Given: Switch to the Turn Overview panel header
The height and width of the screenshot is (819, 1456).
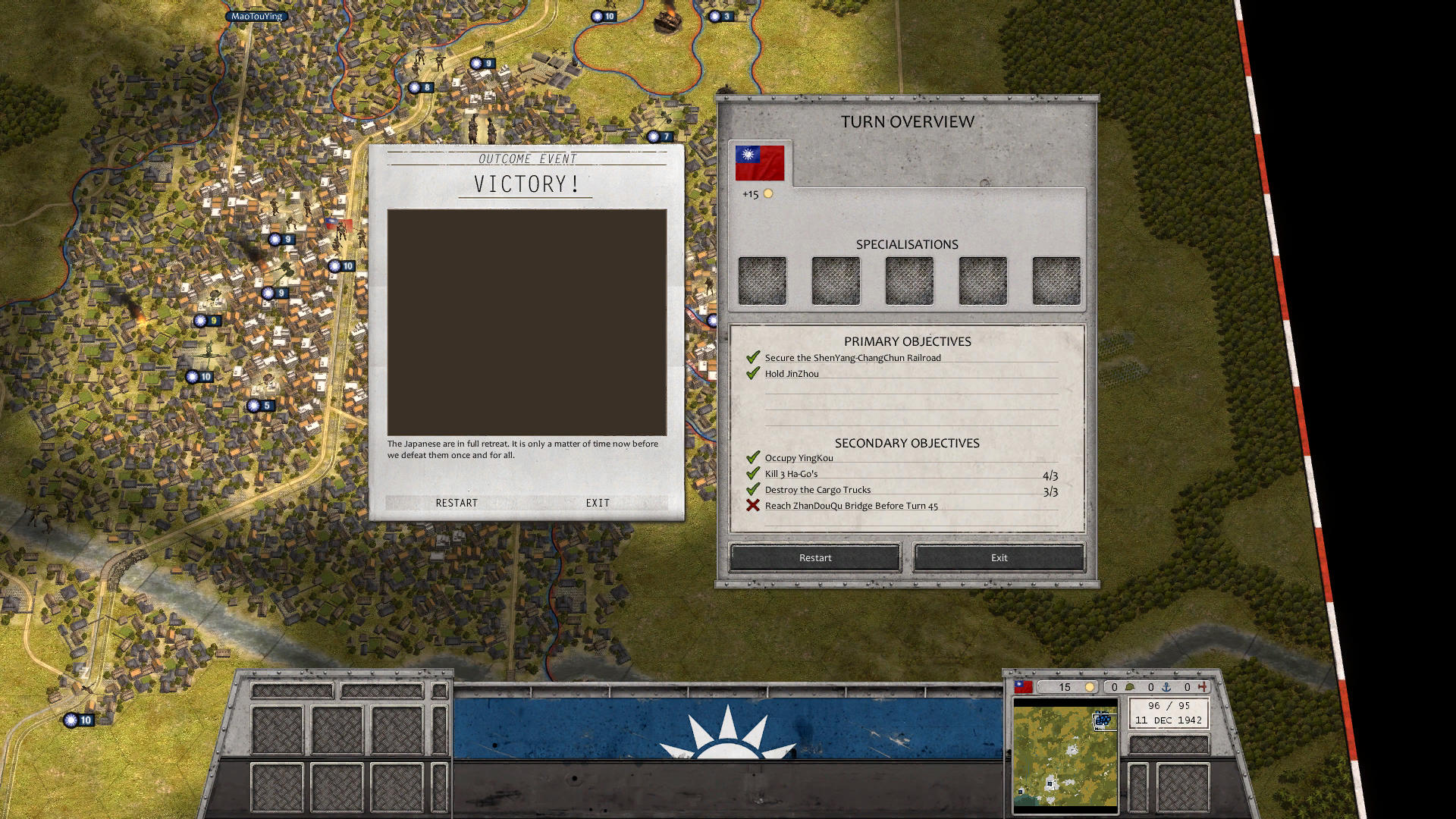Looking at the screenshot, I should (907, 121).
